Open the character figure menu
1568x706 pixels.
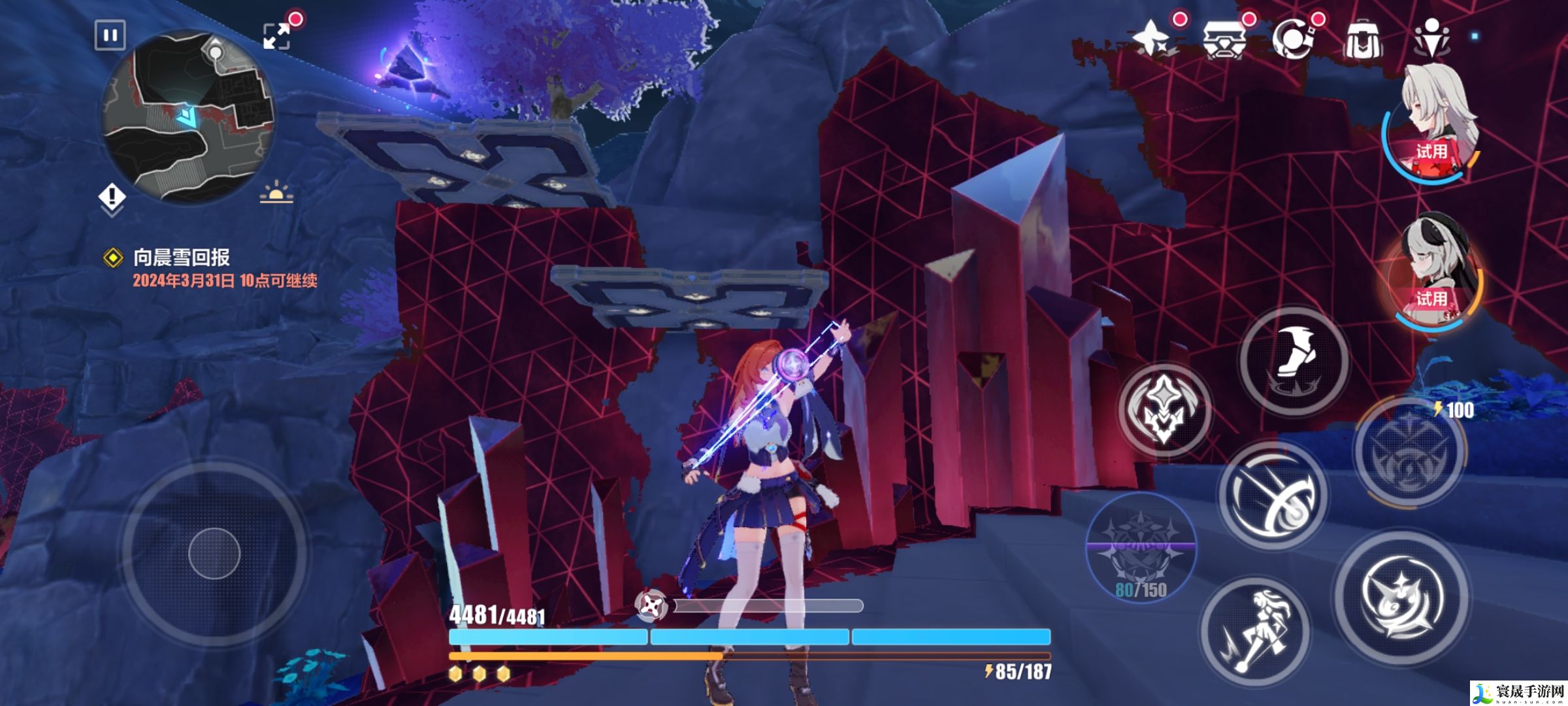[1431, 39]
